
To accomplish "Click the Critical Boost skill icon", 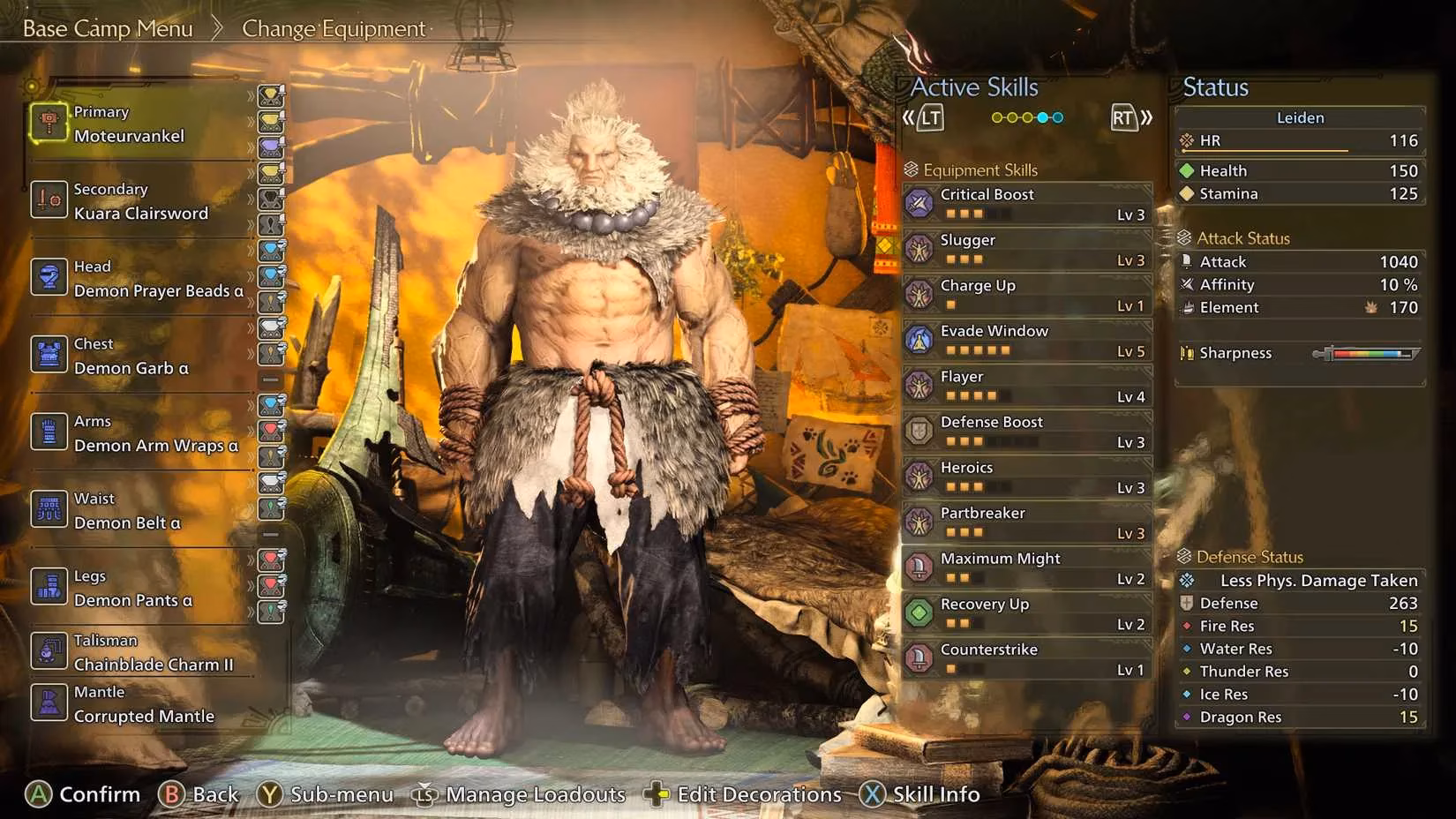I will tap(919, 203).
